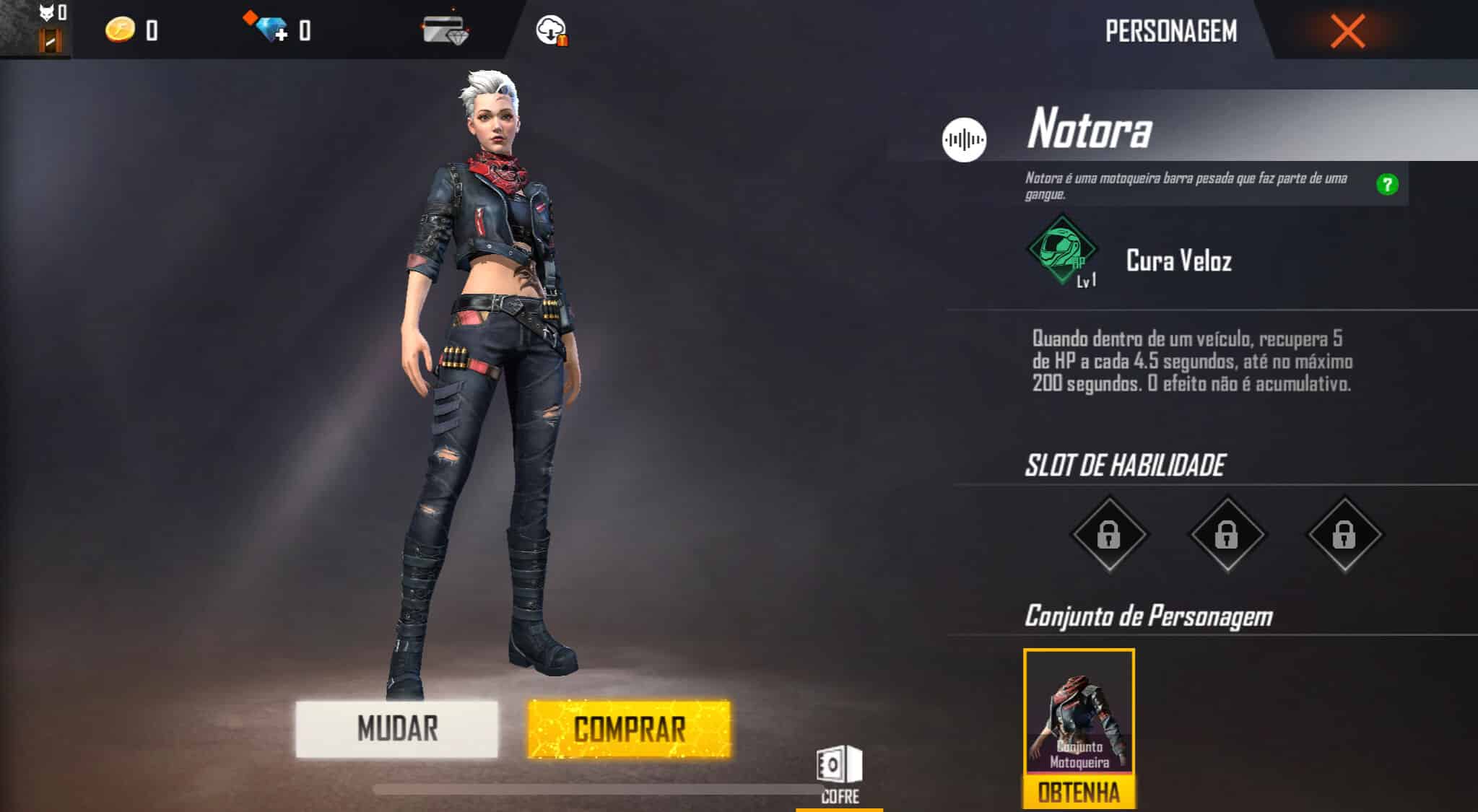Switch to the Personagem tab
This screenshot has width=1478, height=812.
point(1171,32)
